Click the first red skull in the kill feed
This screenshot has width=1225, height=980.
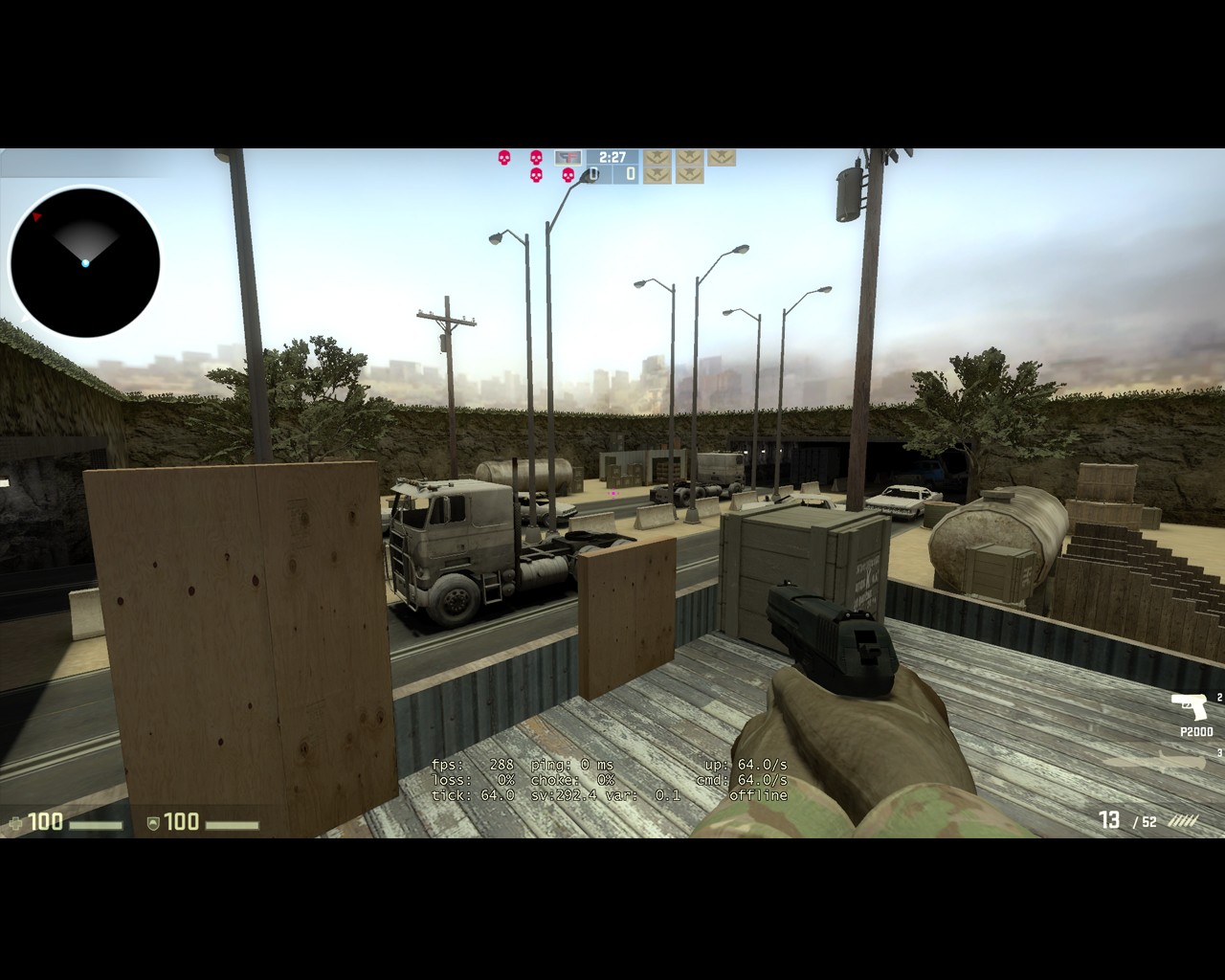click(x=504, y=158)
